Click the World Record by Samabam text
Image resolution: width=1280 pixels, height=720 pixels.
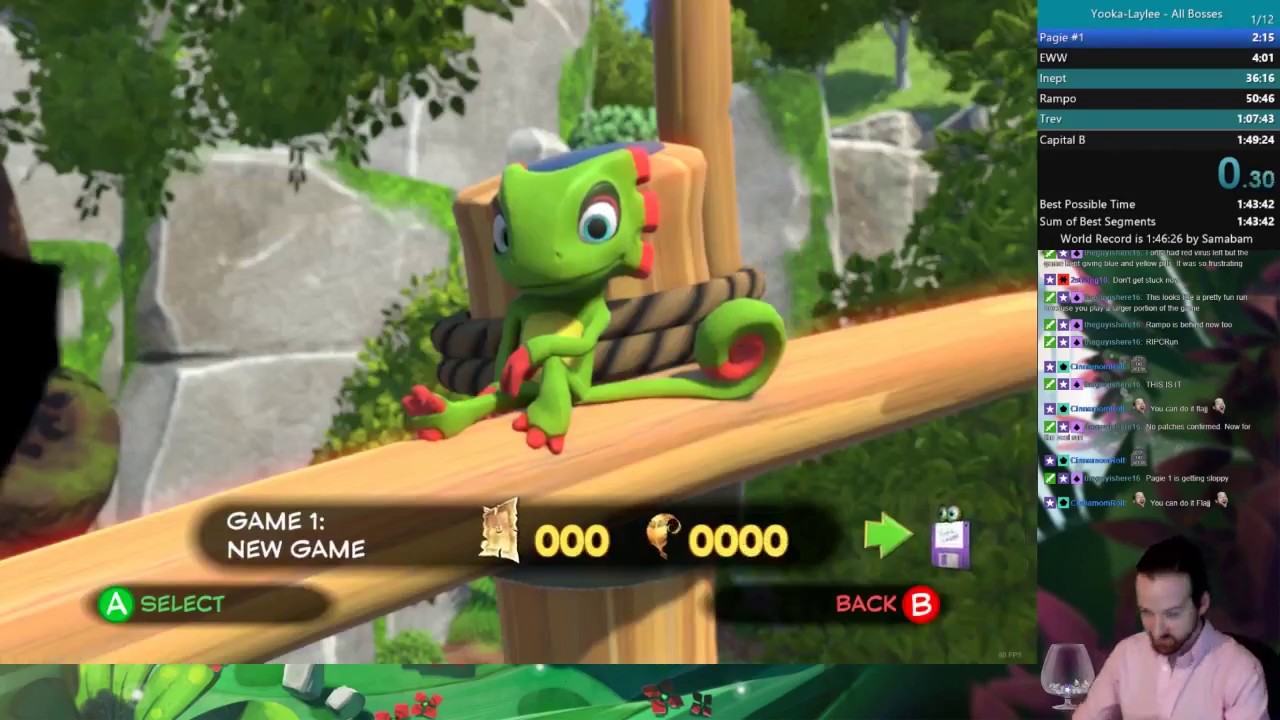pos(1157,239)
